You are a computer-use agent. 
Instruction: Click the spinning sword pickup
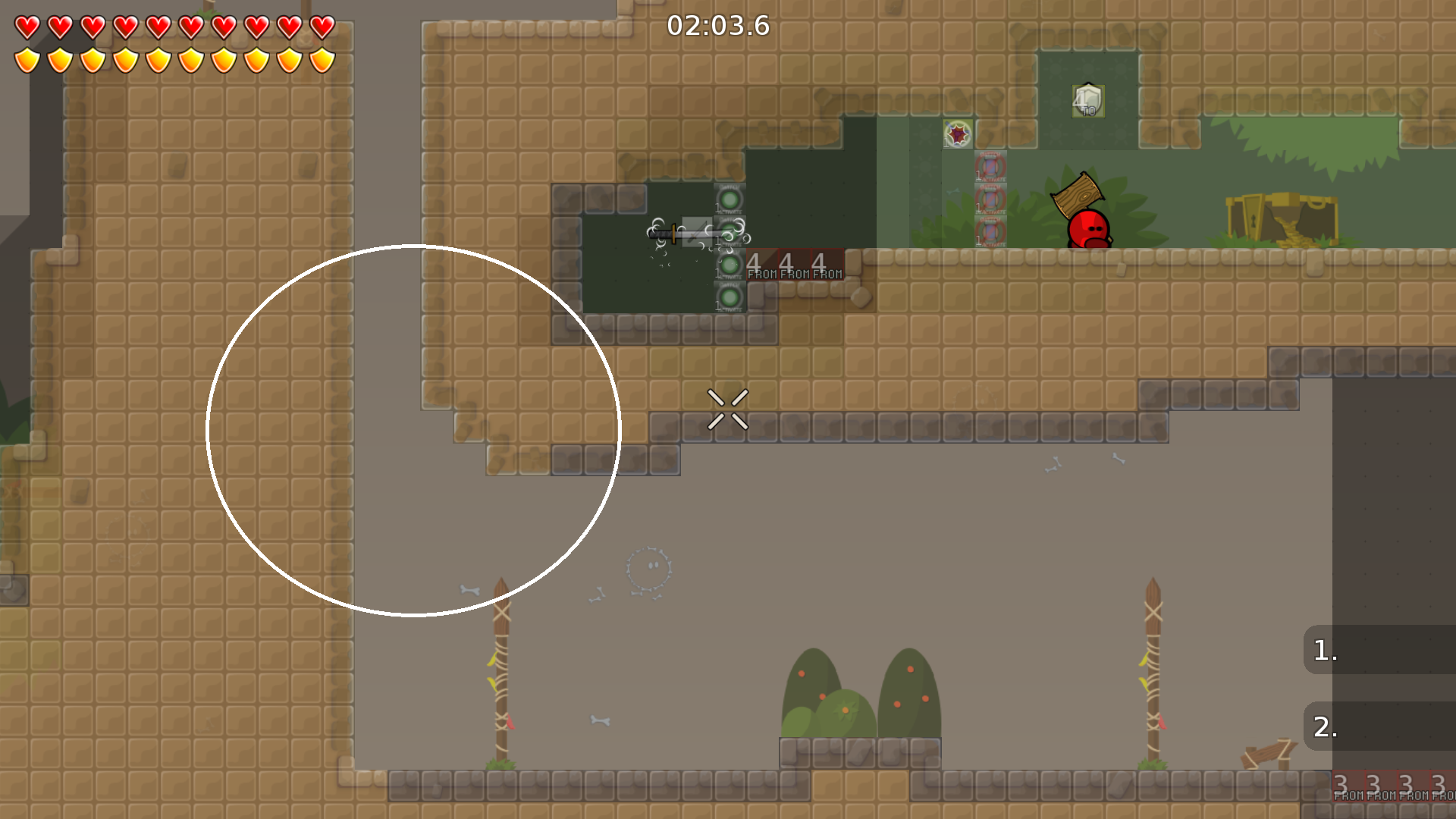[x=682, y=231]
